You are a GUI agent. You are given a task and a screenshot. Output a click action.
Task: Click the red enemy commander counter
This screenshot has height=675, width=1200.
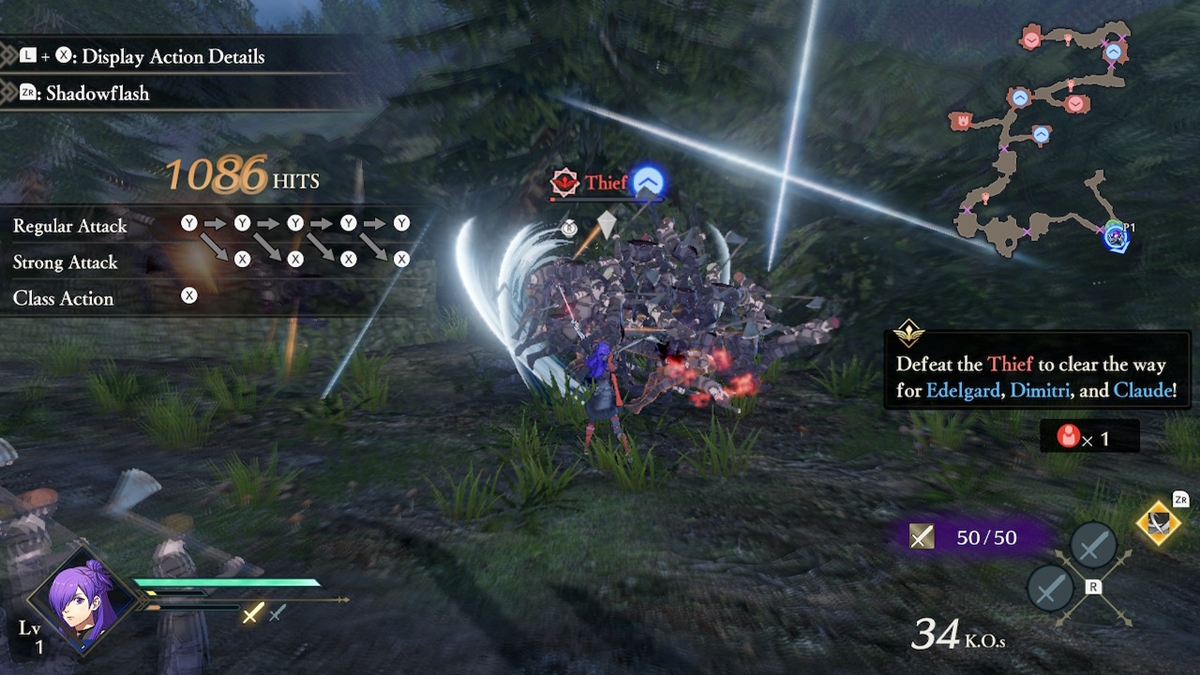(x=1088, y=437)
